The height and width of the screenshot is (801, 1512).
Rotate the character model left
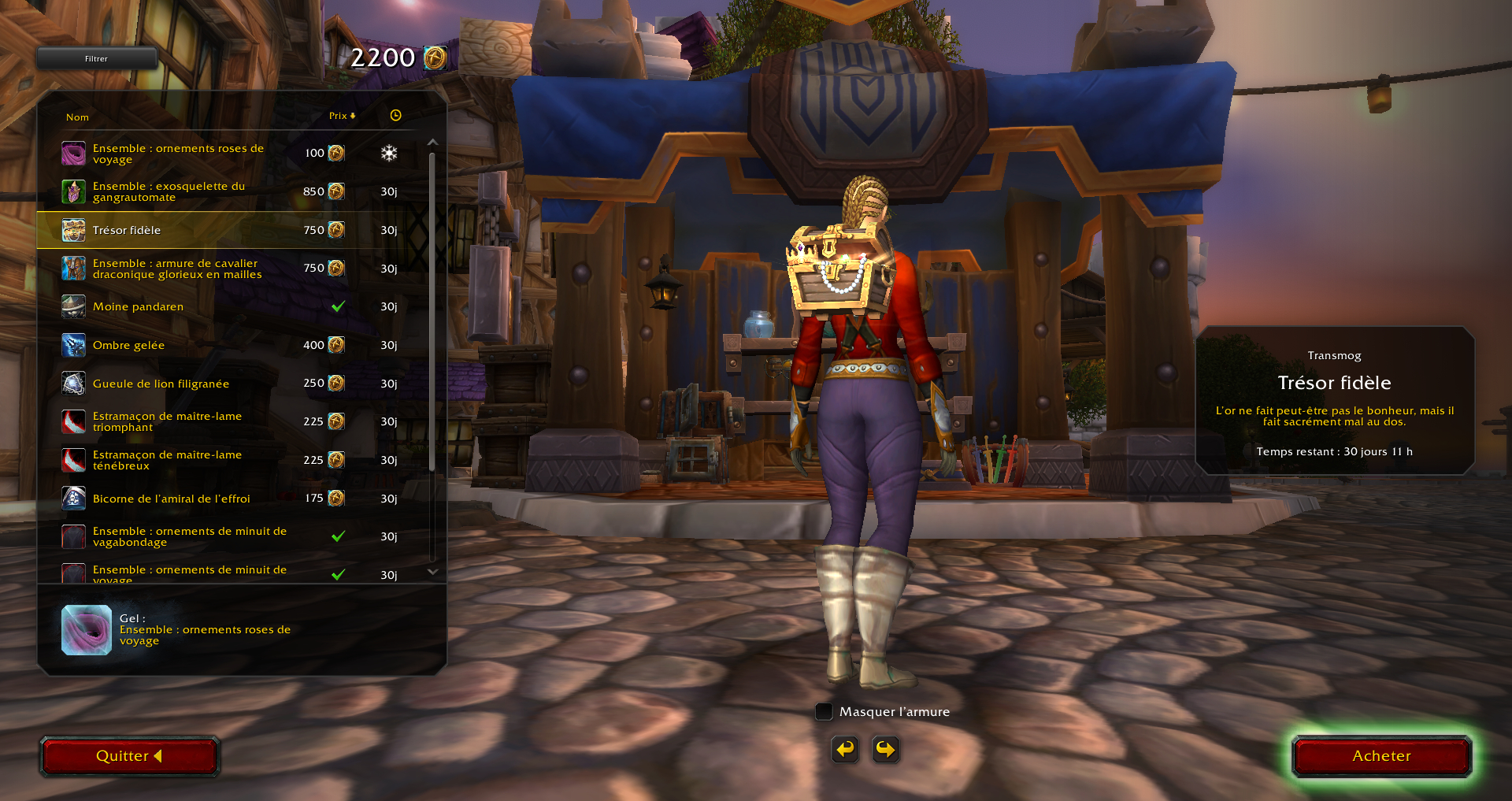coord(845,749)
